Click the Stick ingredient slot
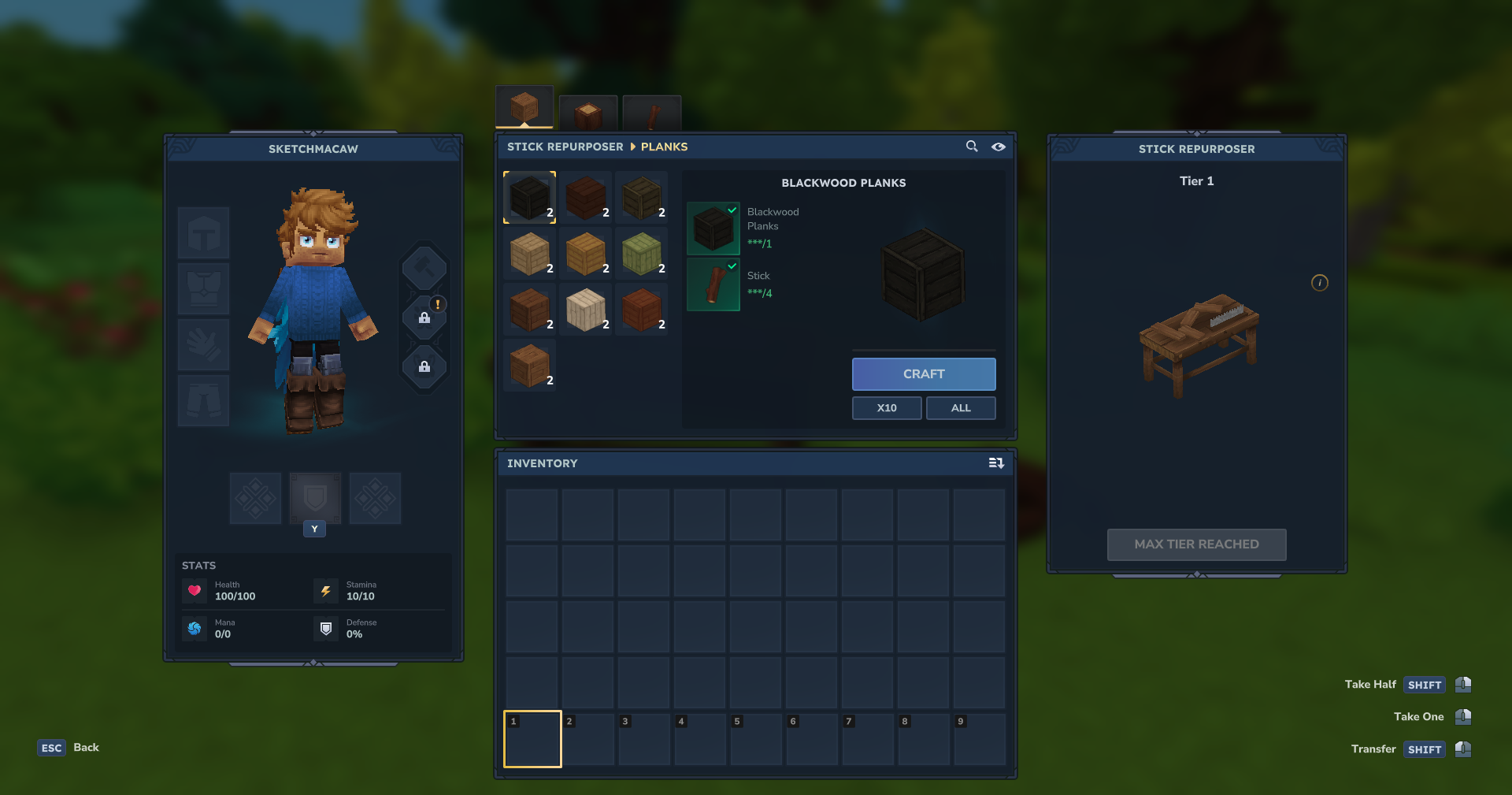 point(713,284)
